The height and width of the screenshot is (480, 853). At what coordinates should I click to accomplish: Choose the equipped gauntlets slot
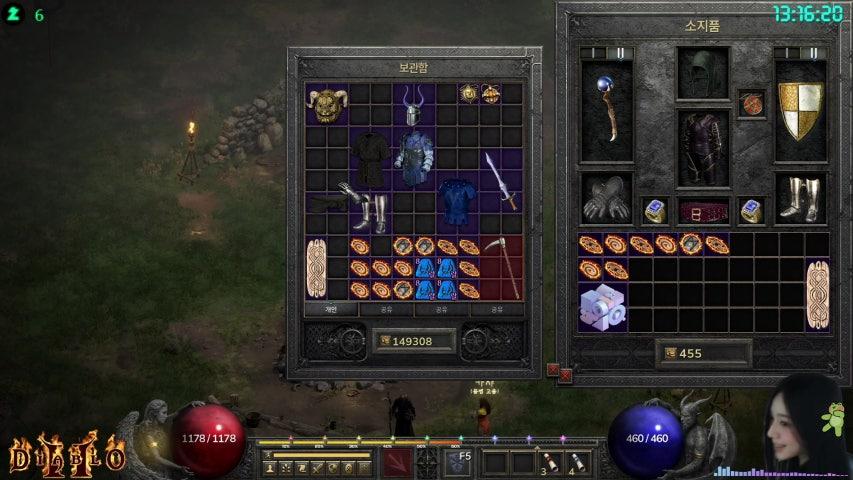coord(606,198)
